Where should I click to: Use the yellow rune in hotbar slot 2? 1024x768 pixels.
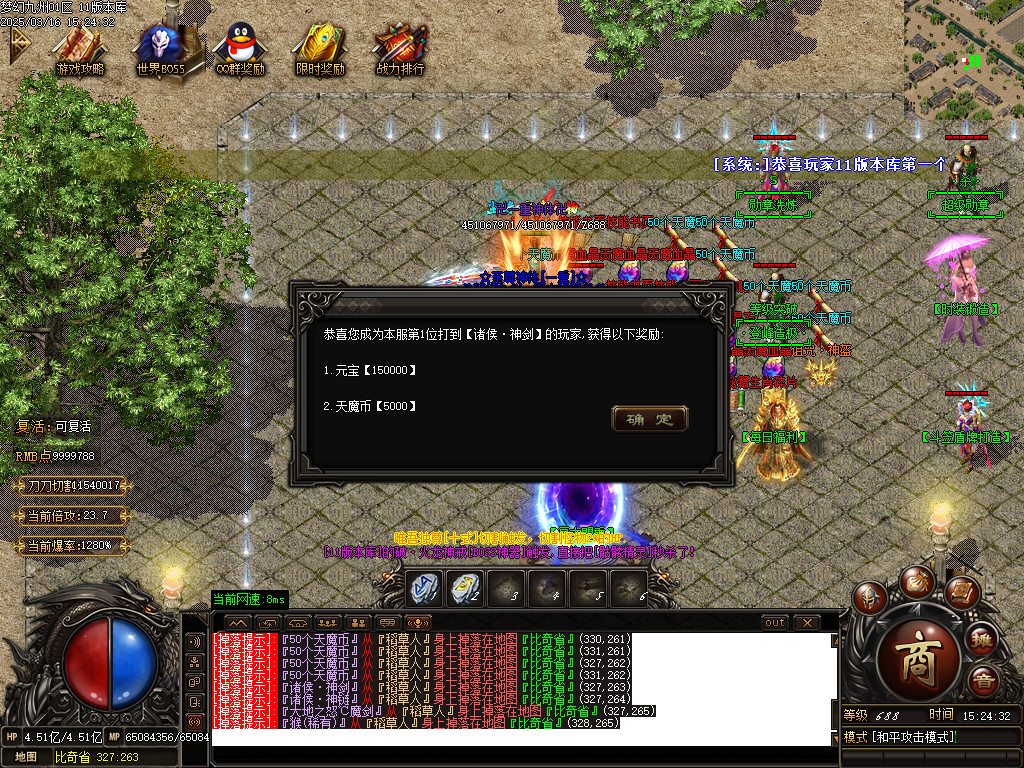pyautogui.click(x=464, y=587)
